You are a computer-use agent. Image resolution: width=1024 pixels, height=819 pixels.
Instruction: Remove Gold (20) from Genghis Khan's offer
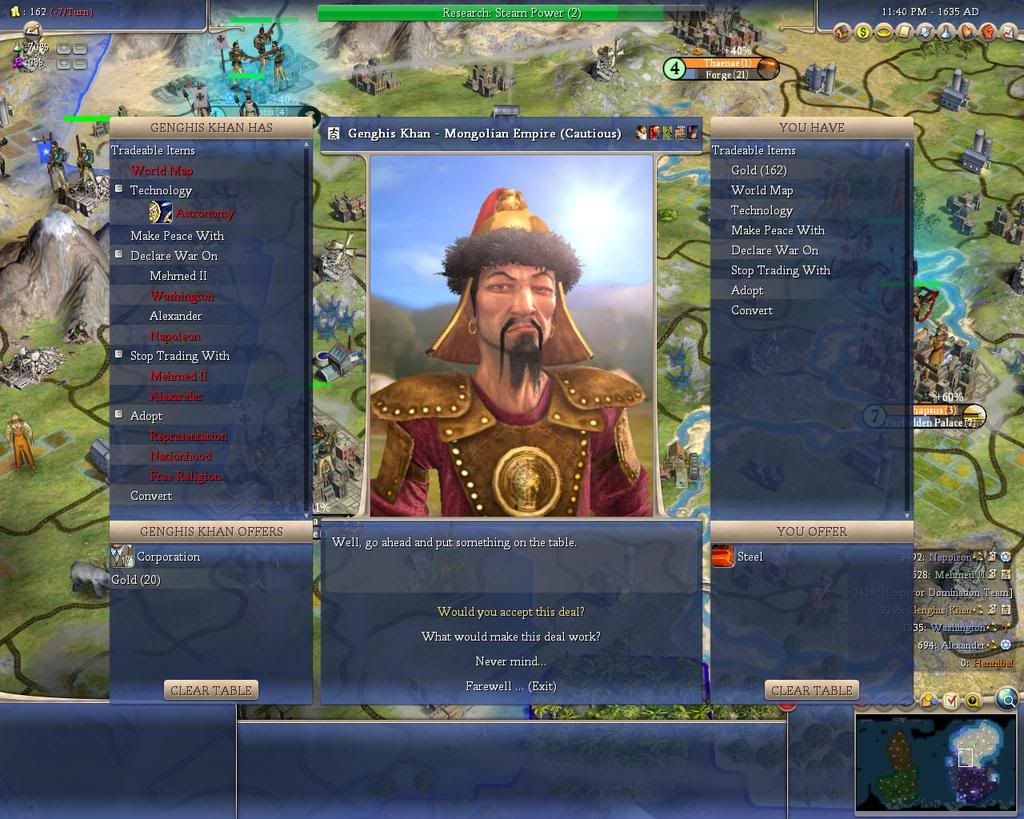(x=136, y=580)
